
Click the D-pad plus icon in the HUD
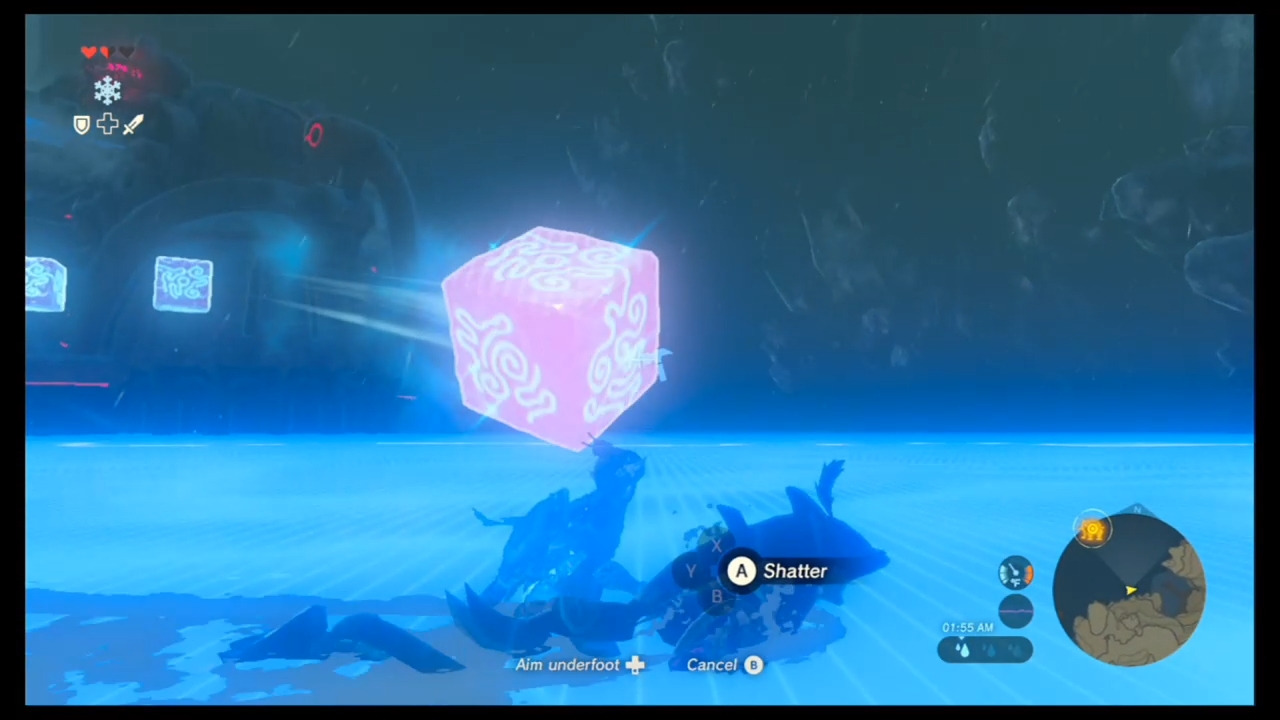[108, 123]
